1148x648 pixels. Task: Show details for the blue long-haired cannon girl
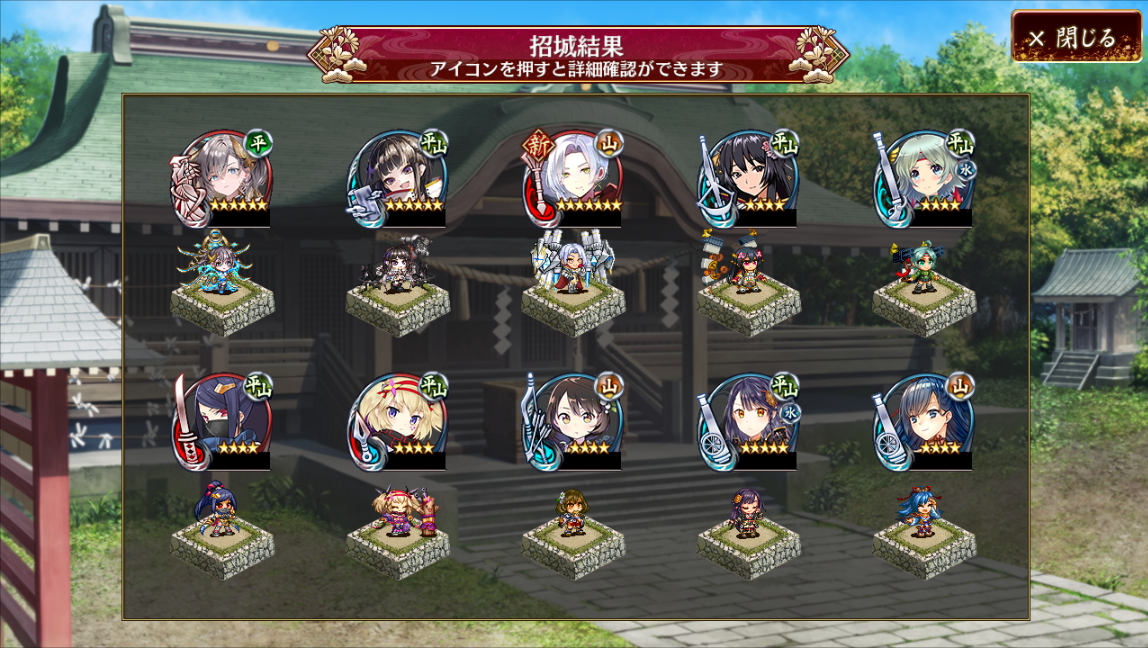pyautogui.click(x=924, y=422)
